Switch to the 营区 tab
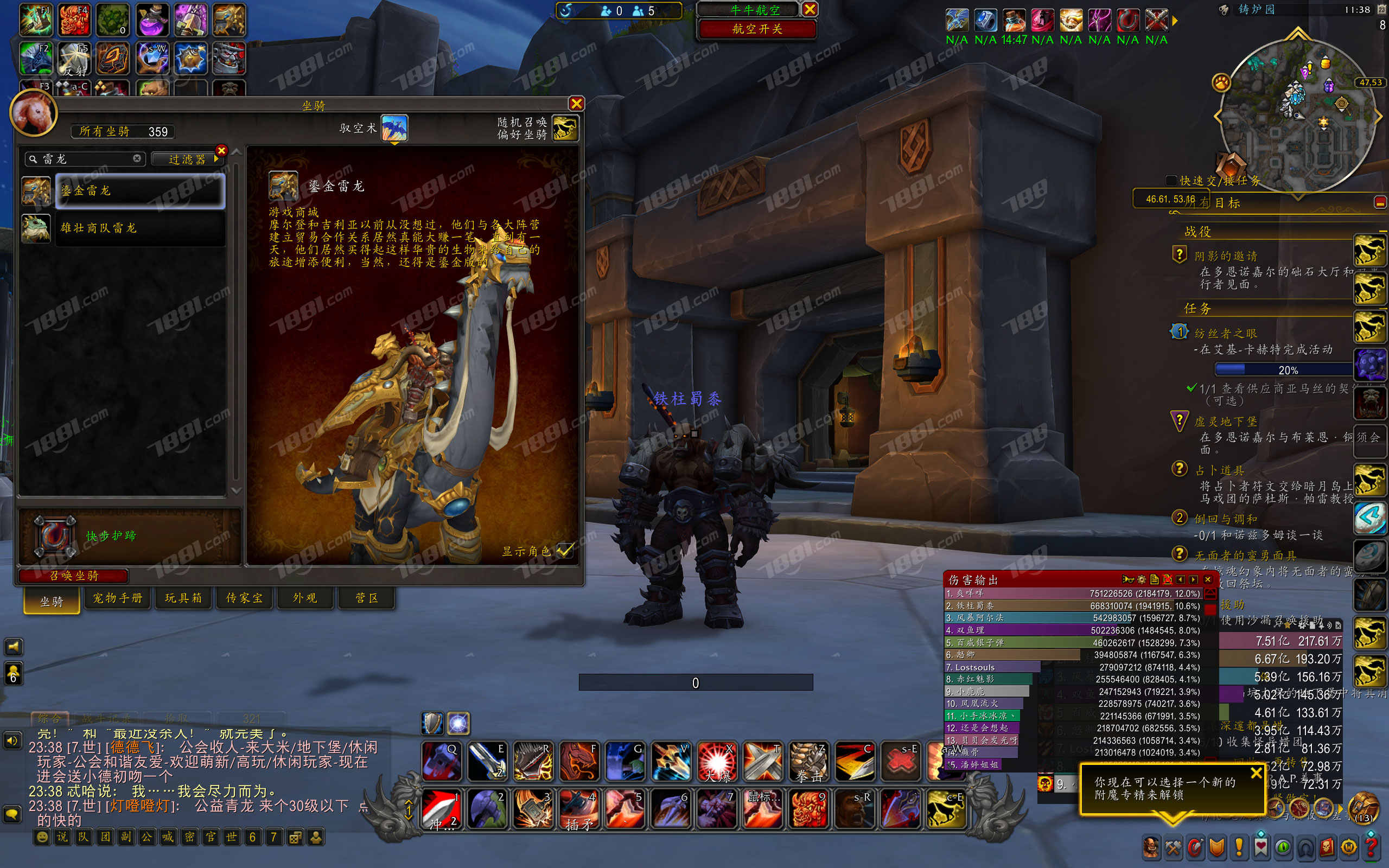The image size is (1389, 868). (x=367, y=598)
